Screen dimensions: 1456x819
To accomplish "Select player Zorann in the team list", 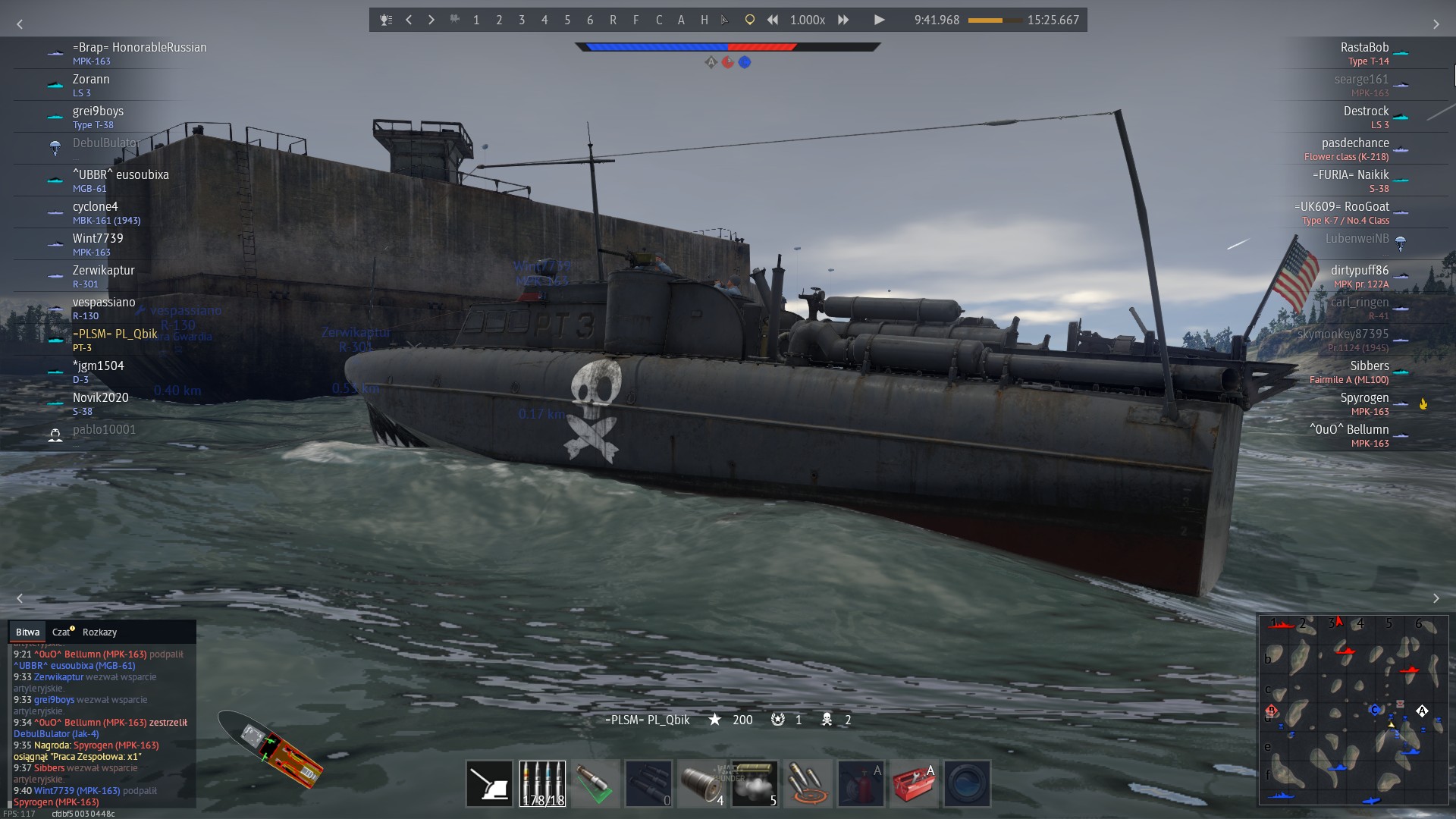I will coord(91,80).
